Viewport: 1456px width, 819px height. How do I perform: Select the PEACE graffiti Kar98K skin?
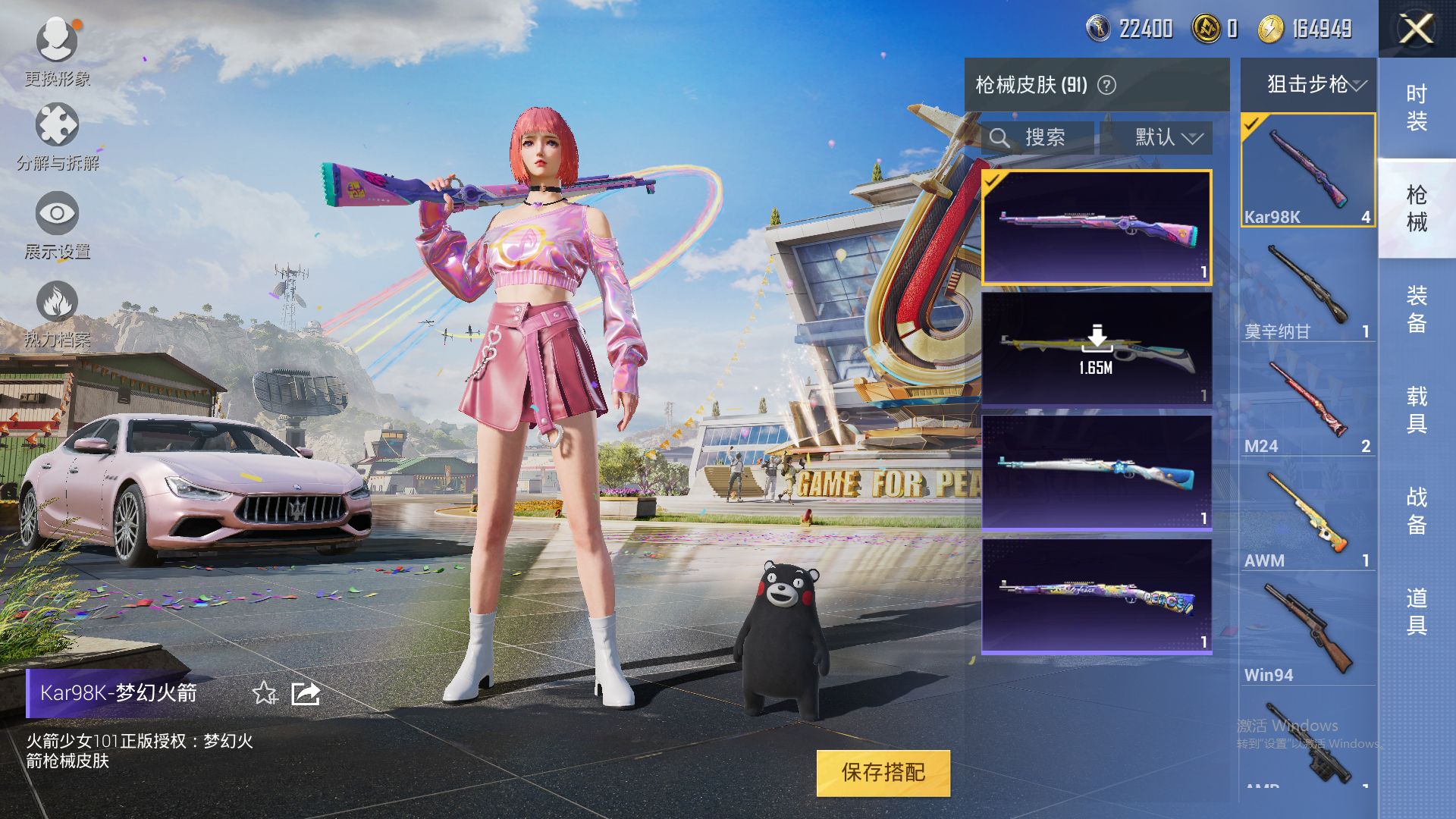[x=1097, y=597]
